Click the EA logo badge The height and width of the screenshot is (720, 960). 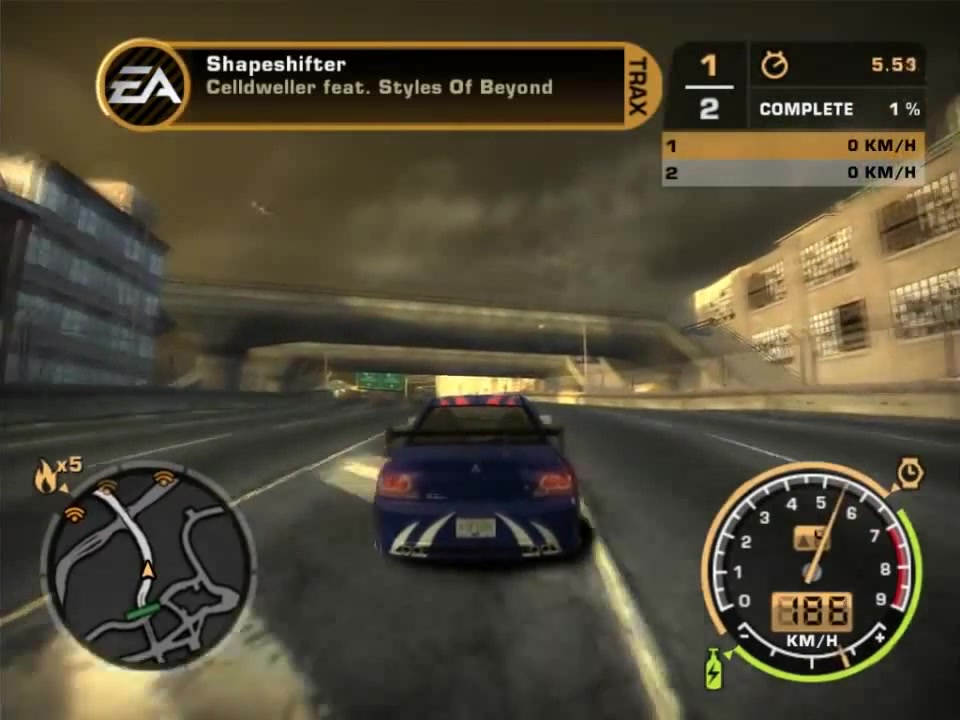pos(145,86)
